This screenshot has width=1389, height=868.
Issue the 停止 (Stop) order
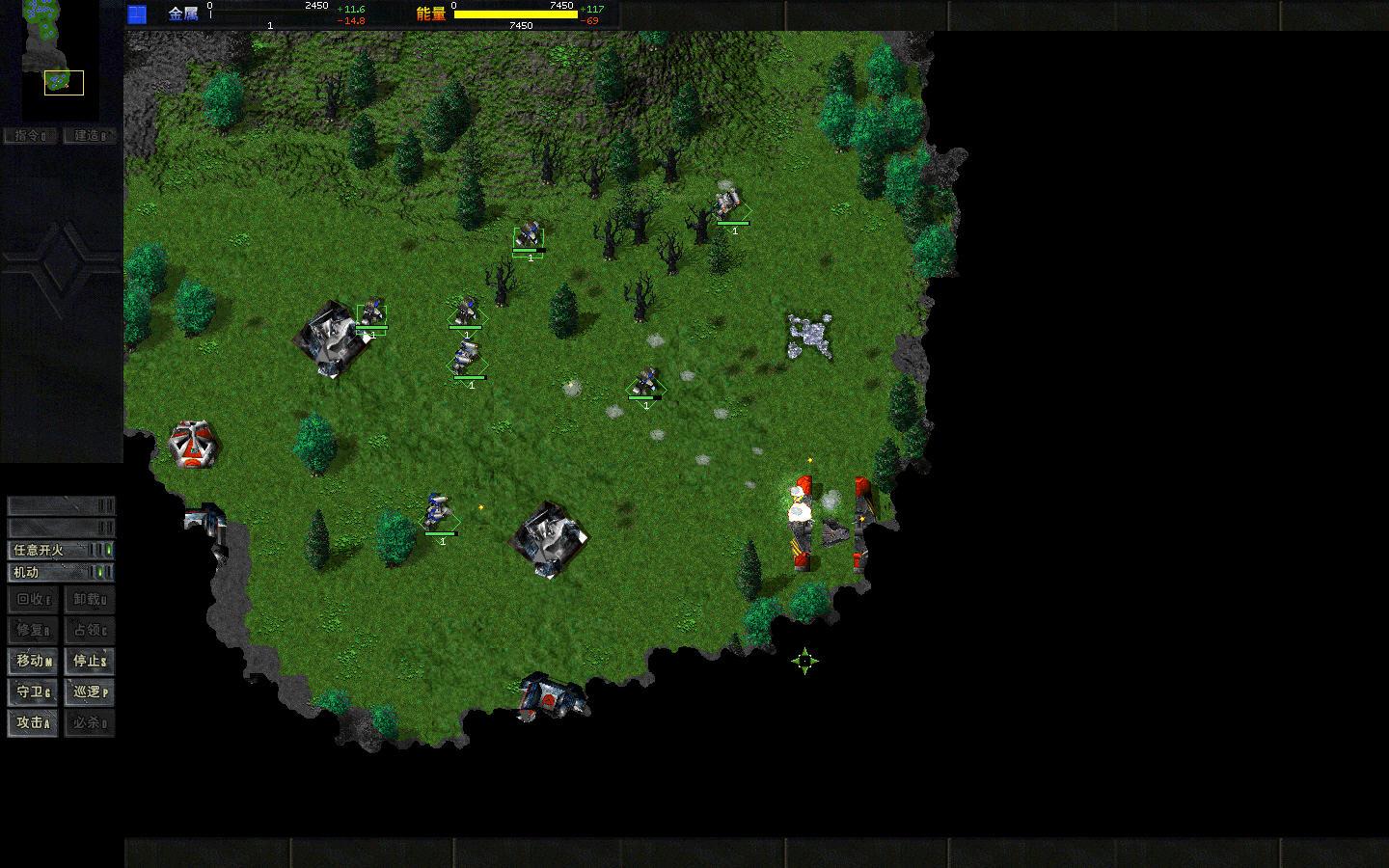pos(90,661)
